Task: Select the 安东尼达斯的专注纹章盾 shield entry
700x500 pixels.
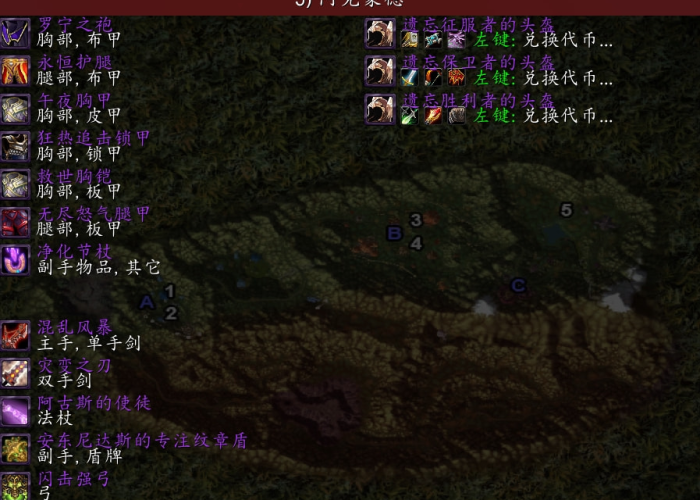Action: pyautogui.click(x=140, y=441)
